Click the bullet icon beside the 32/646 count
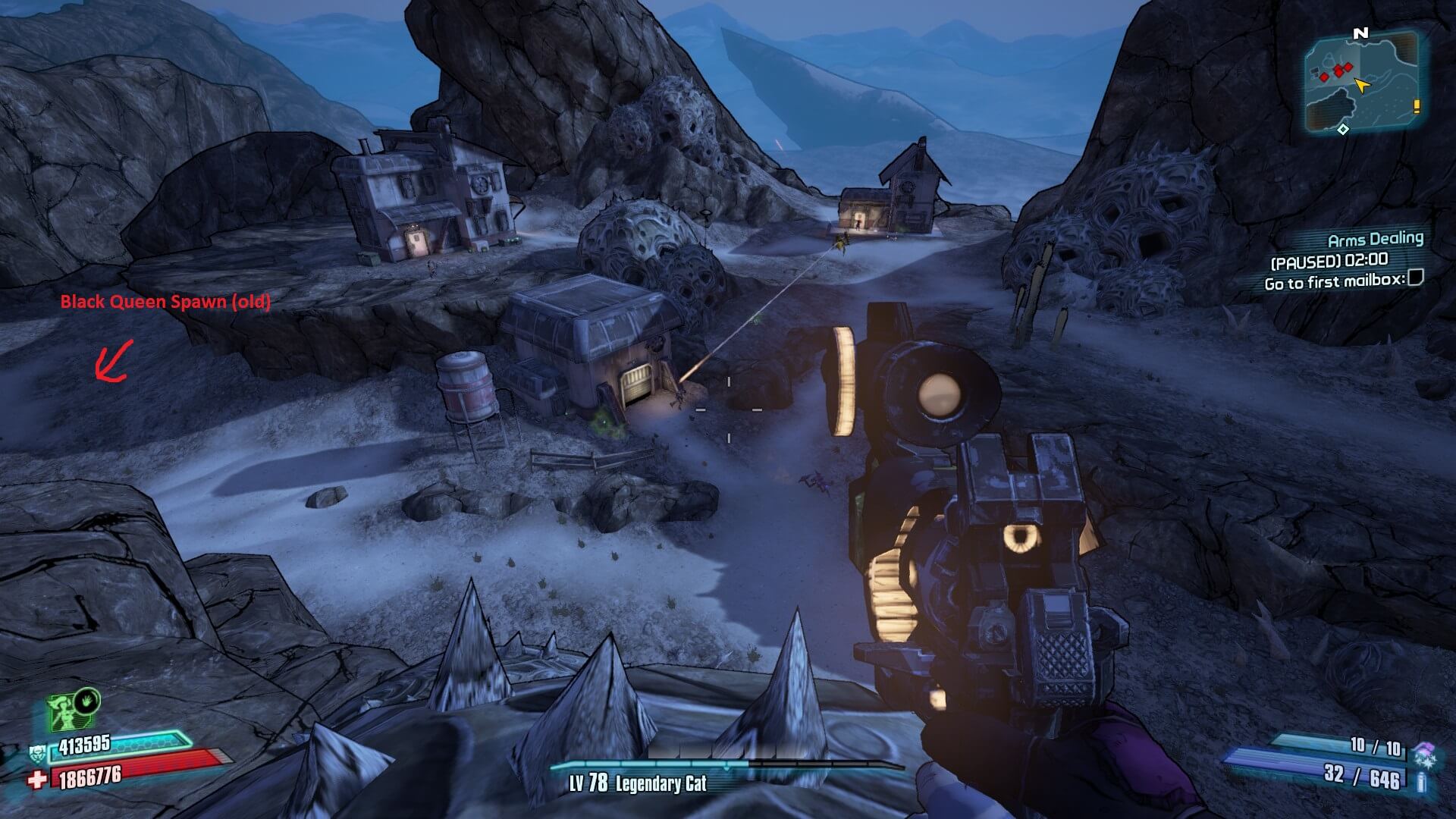 (x=1420, y=783)
